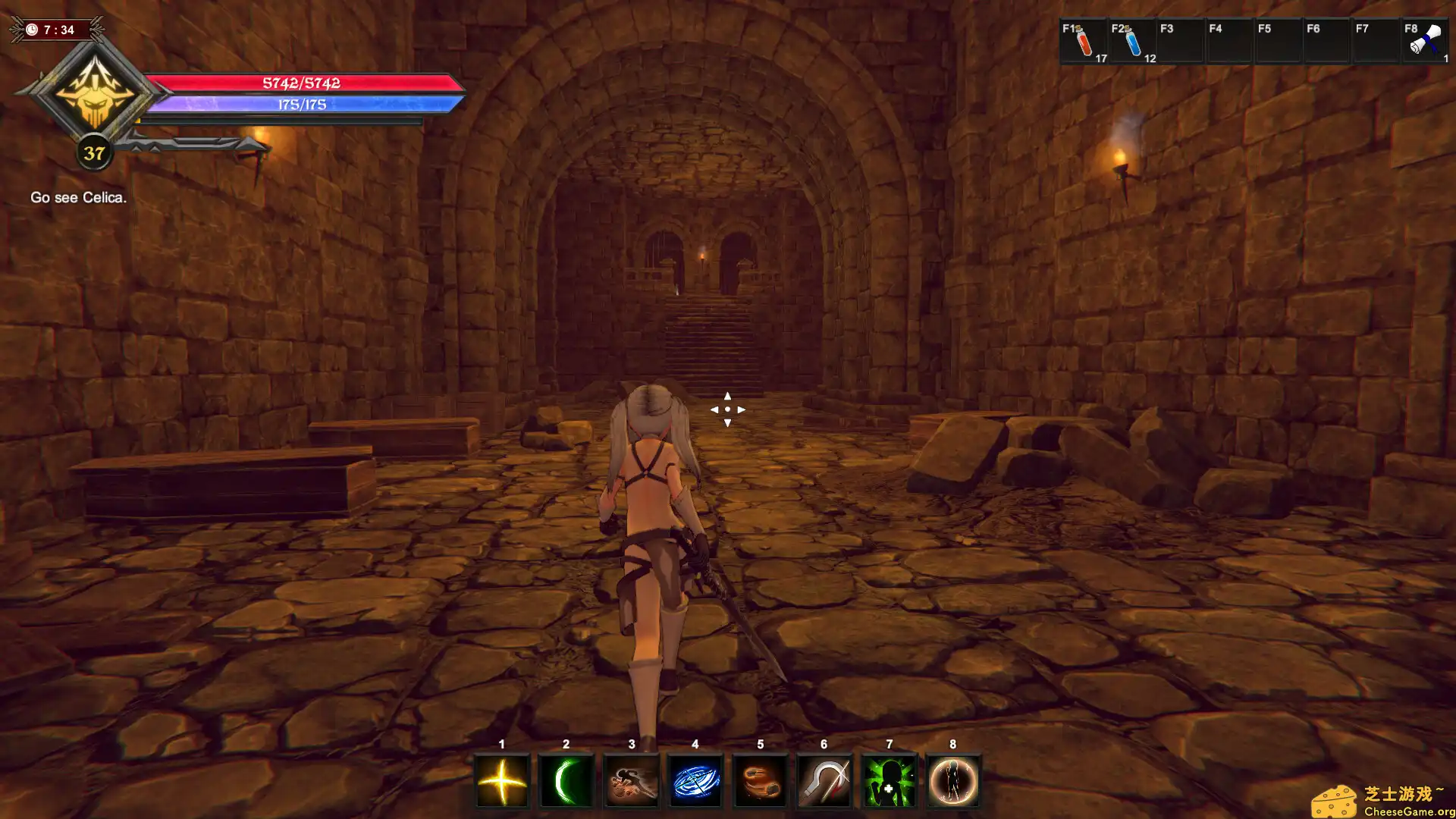Use the red health potion slot
1456x819 pixels.
[1084, 42]
